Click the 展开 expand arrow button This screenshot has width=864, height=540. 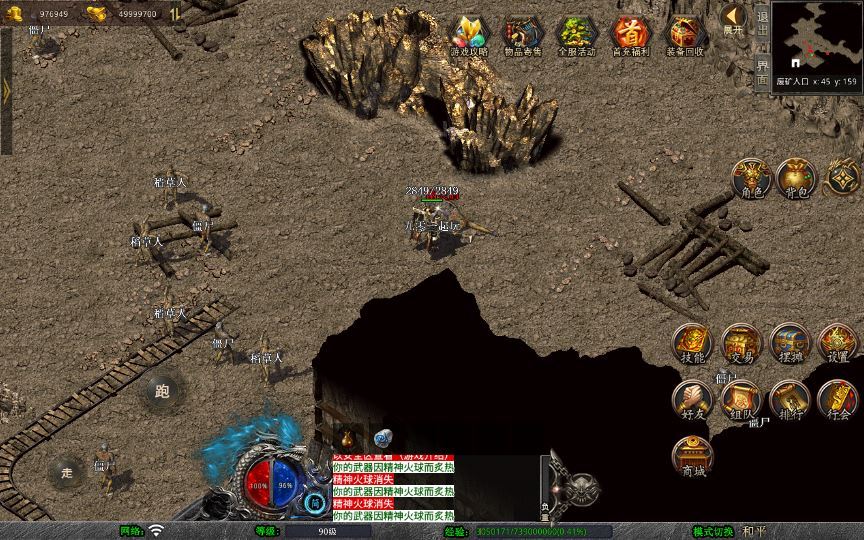(x=733, y=19)
